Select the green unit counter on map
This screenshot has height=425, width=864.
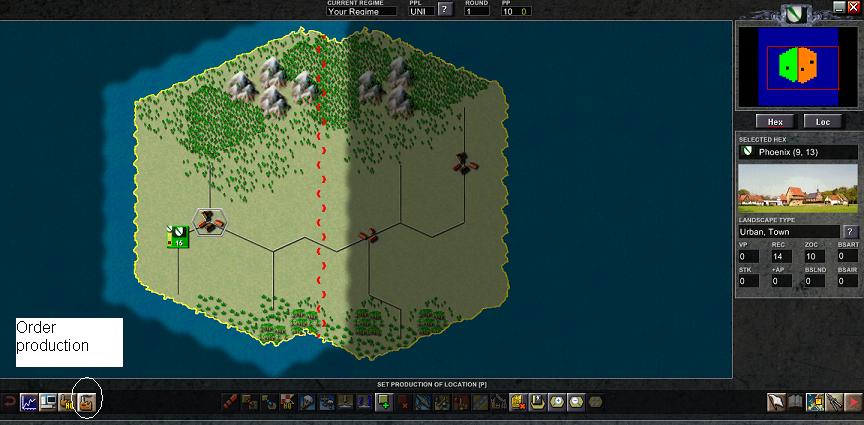coord(177,236)
